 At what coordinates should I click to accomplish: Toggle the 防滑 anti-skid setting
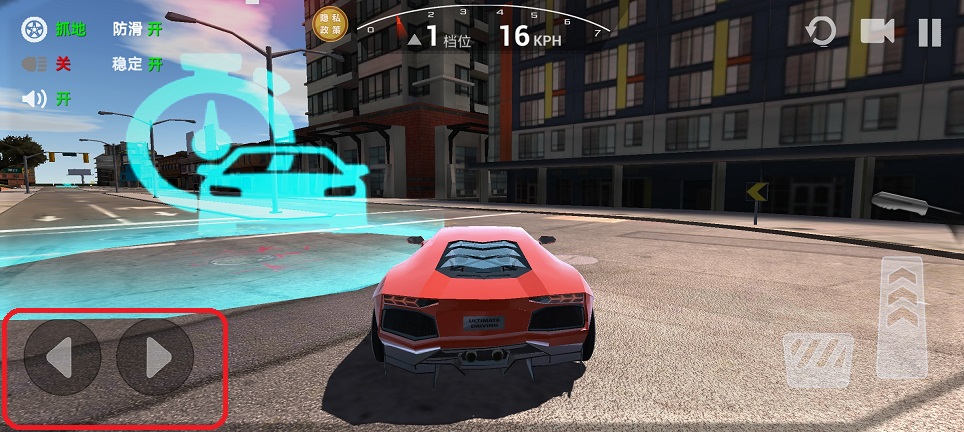tap(138, 30)
